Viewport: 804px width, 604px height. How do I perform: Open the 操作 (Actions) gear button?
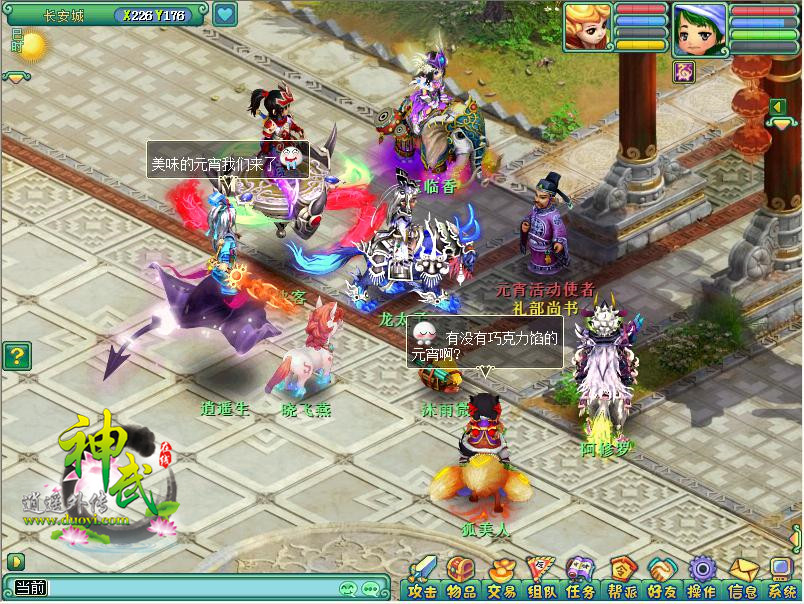701,580
